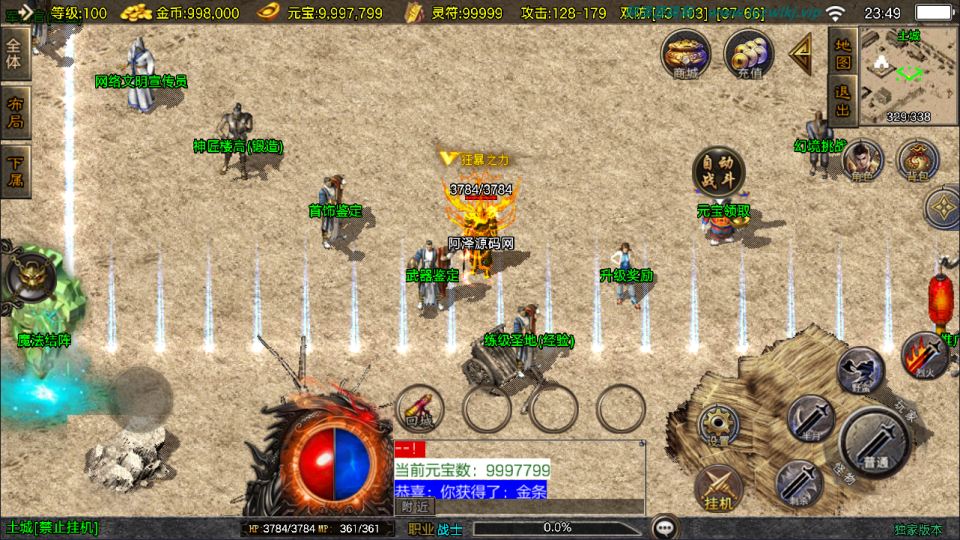This screenshot has width=960, height=540.
Task: Open the 商城 shop
Action: [x=686, y=52]
